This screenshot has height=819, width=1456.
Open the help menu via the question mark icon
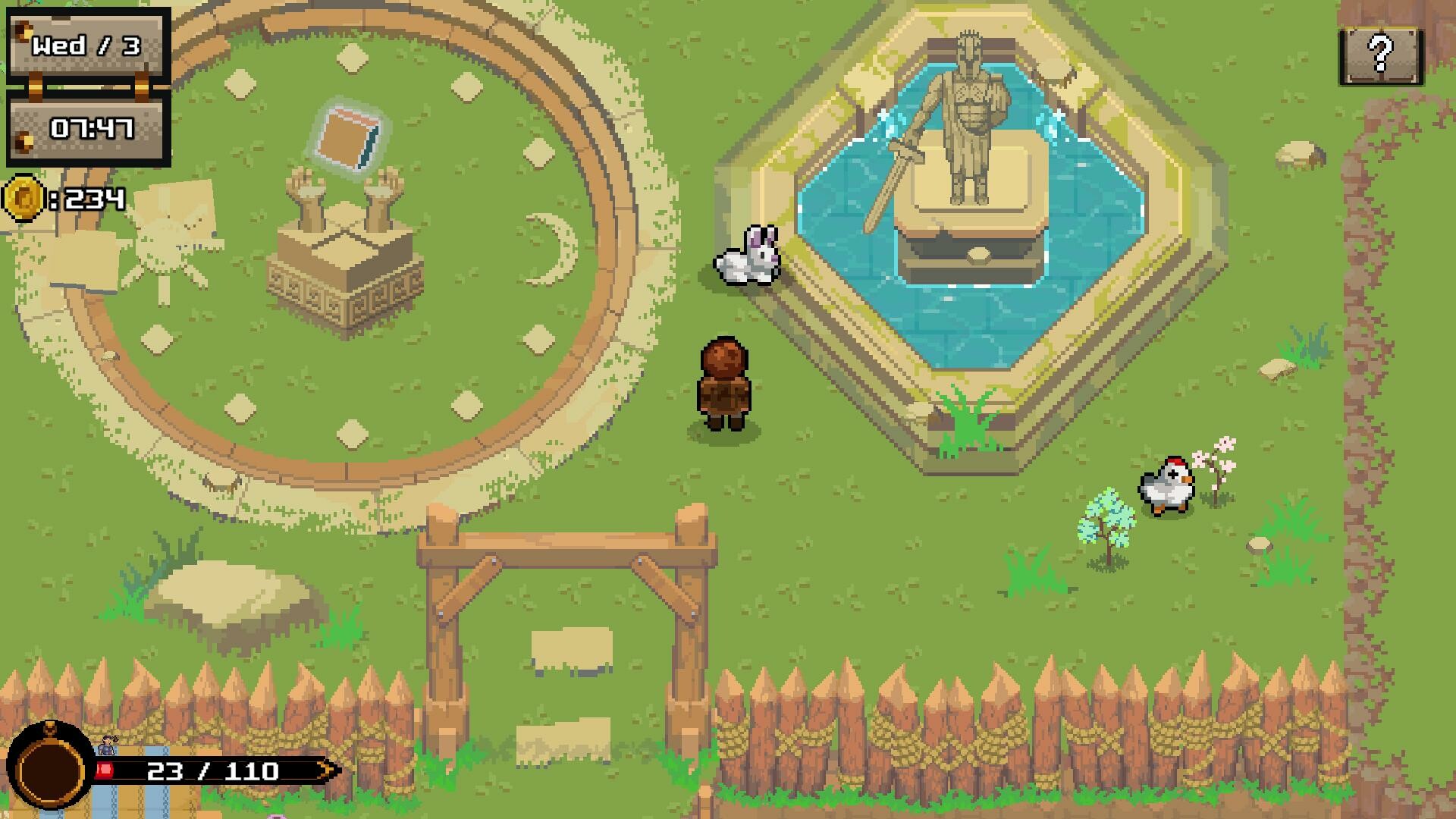[1379, 55]
